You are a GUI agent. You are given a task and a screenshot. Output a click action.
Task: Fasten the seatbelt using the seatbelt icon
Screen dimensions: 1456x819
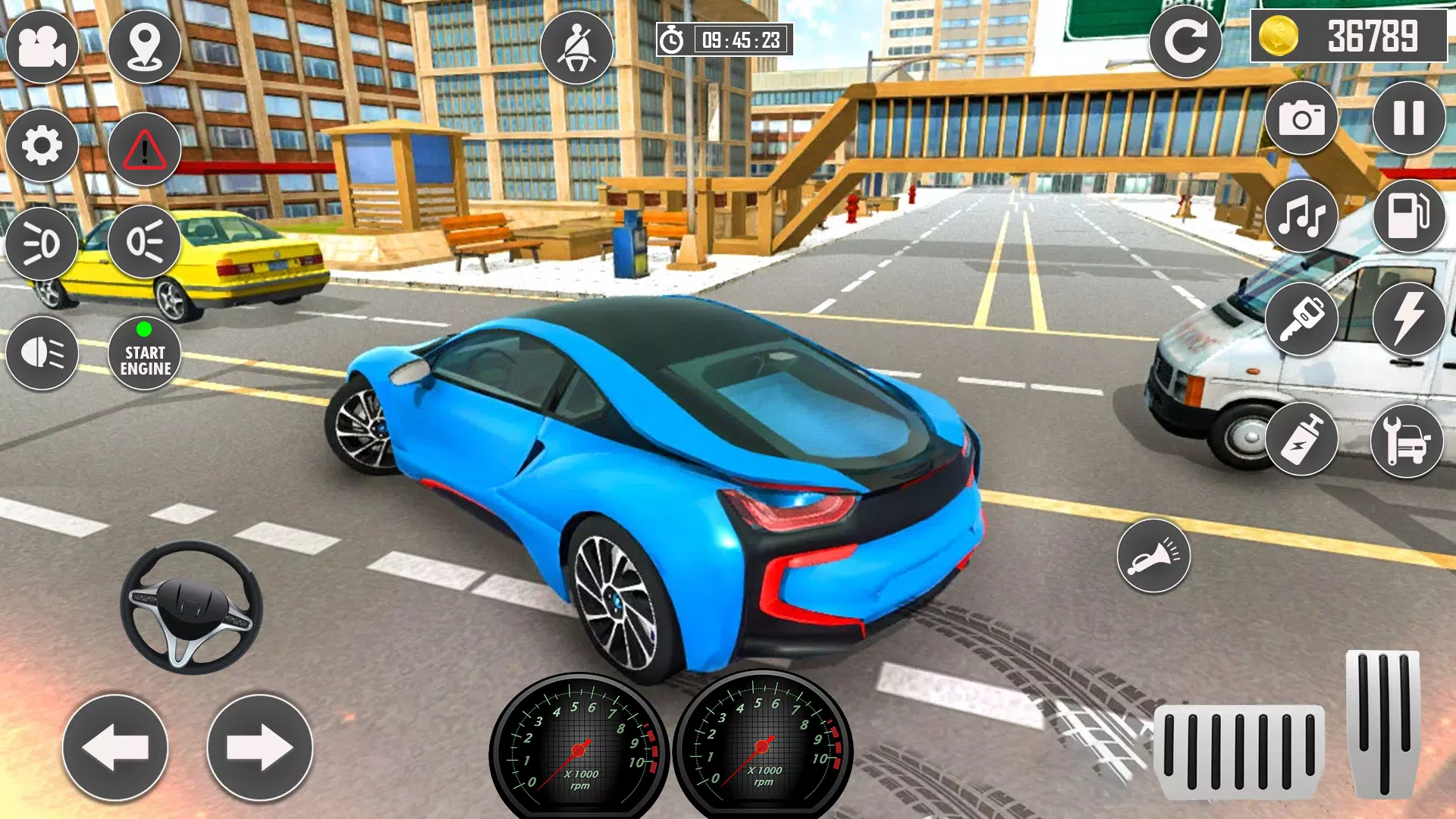click(576, 46)
